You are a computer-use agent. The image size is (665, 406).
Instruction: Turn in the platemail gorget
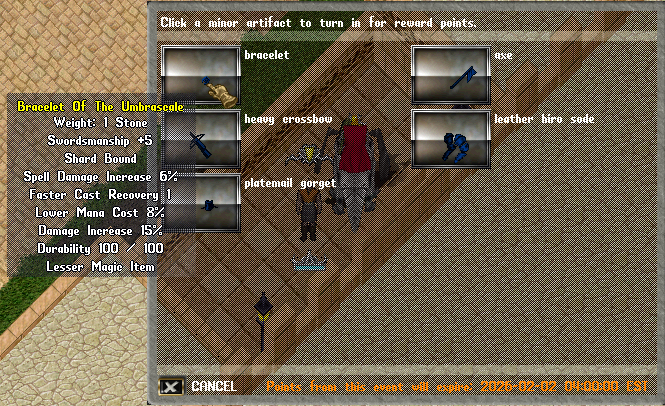[201, 203]
